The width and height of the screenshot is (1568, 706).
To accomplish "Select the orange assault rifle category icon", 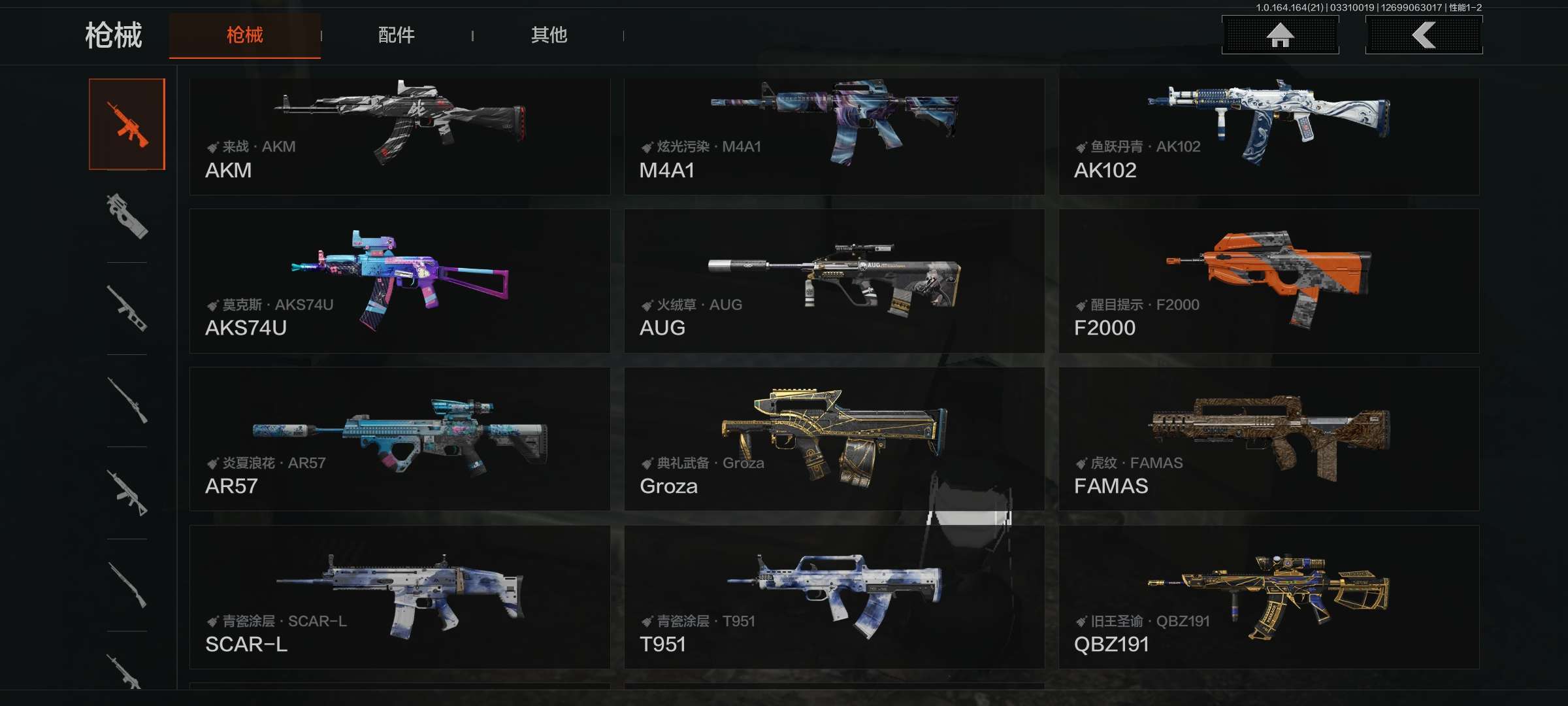I will click(x=127, y=124).
